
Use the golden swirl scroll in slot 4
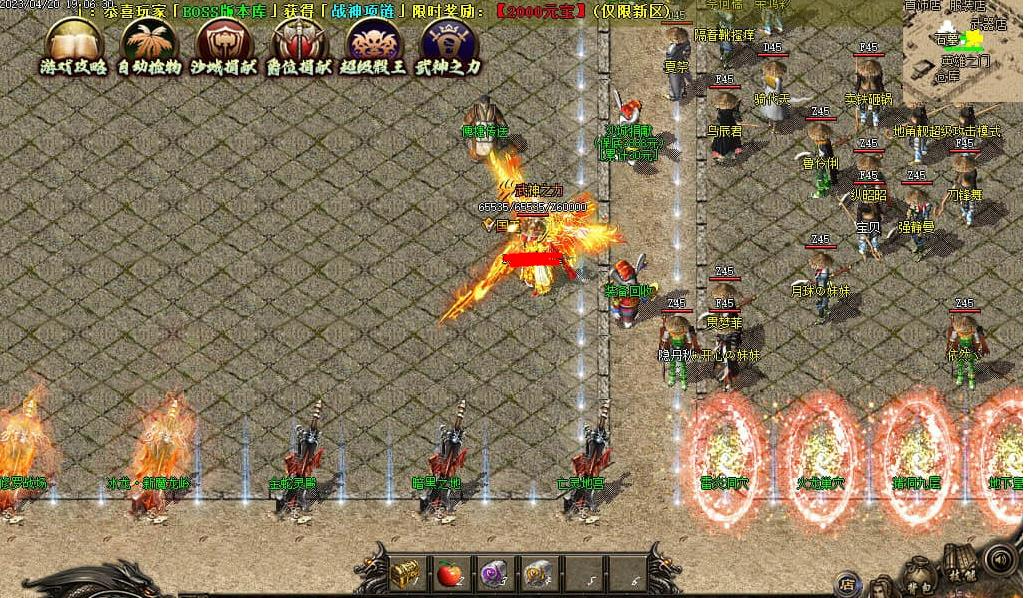(x=539, y=573)
